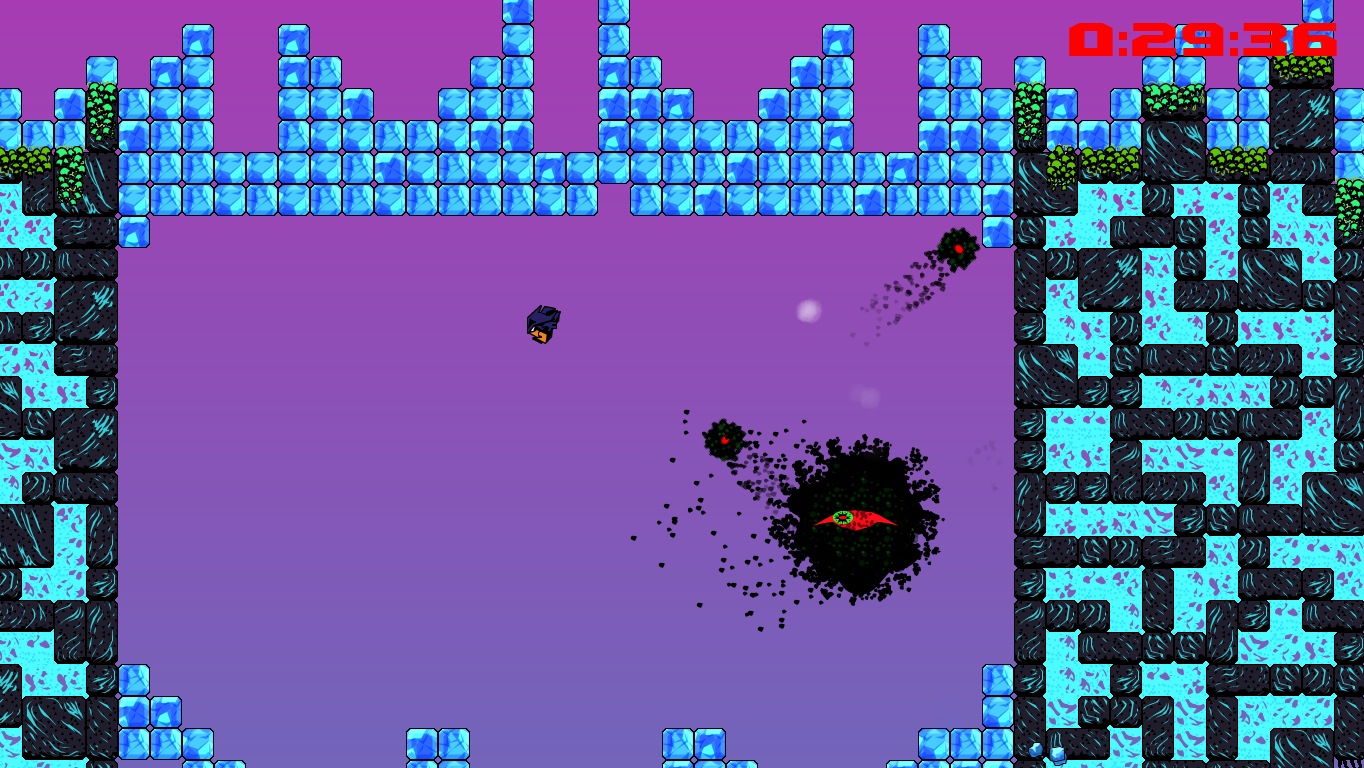The height and width of the screenshot is (768, 1364).
Task: Click the spore enemy near the top right
Action: pyautogui.click(x=957, y=248)
